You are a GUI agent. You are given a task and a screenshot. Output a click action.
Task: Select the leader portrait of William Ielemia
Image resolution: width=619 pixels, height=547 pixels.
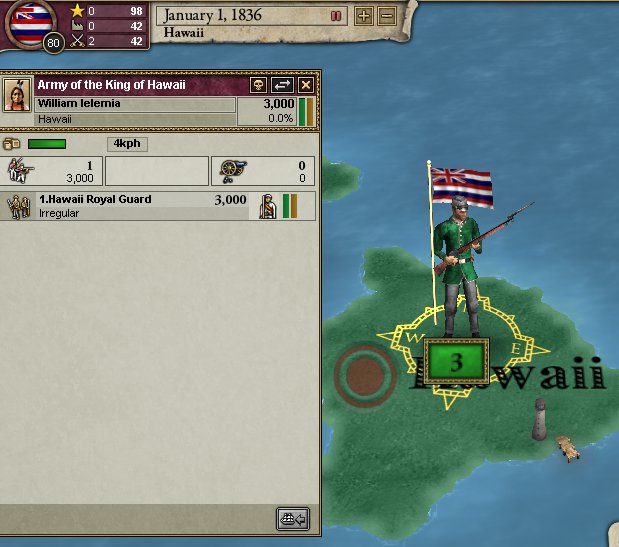click(18, 96)
